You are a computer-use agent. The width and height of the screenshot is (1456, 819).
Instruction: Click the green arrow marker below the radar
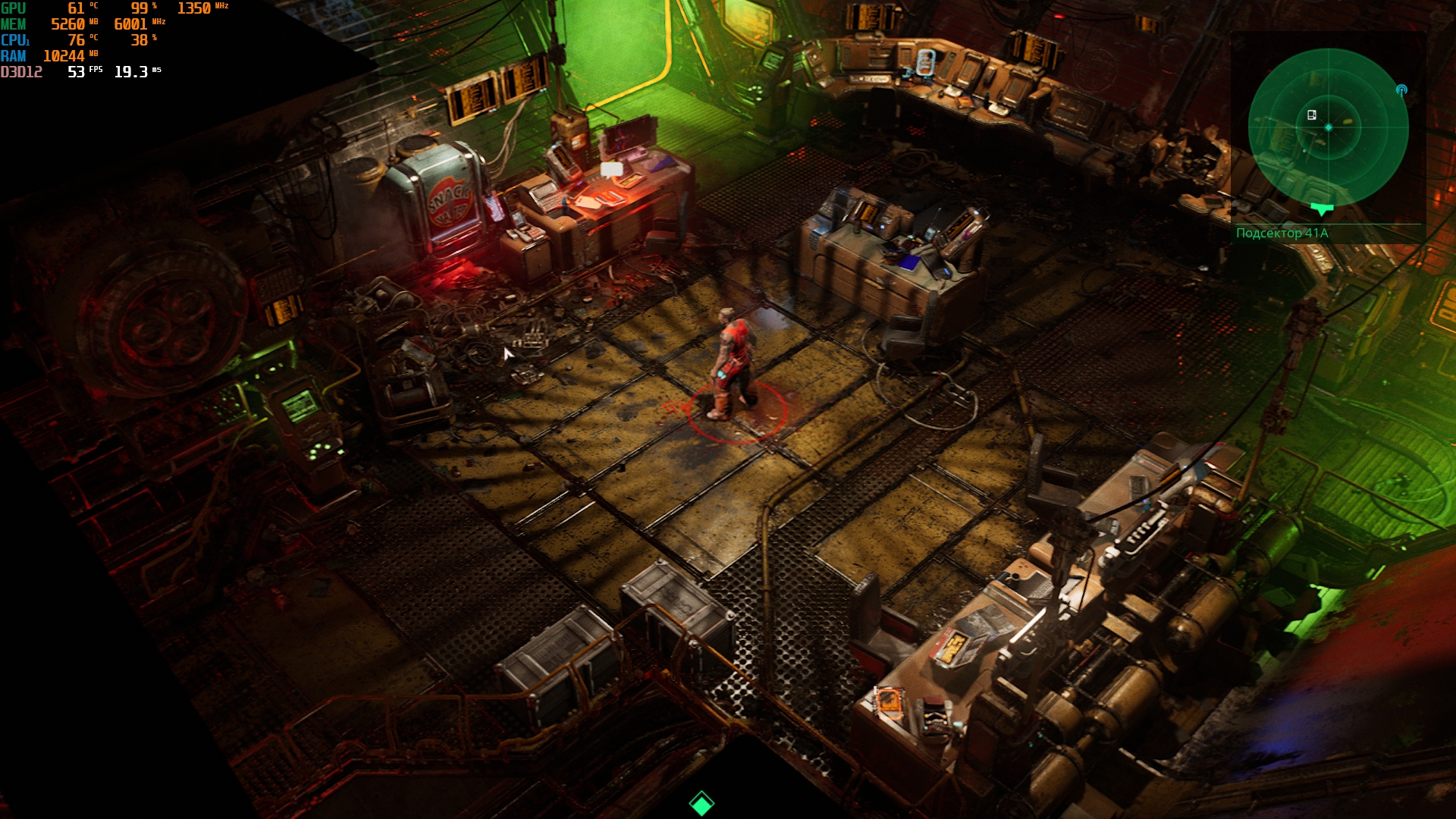click(1322, 209)
